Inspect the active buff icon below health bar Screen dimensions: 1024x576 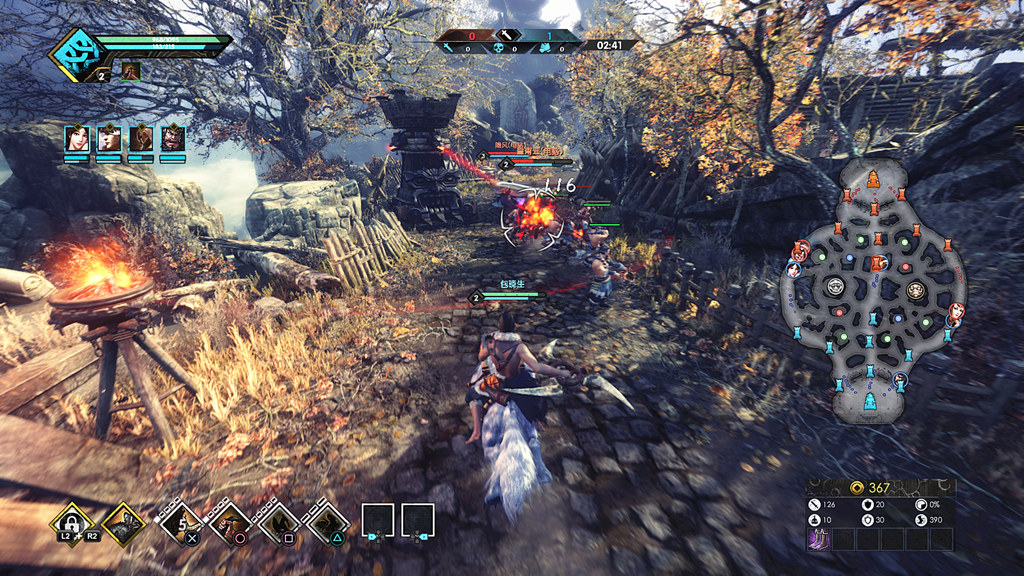coord(131,71)
